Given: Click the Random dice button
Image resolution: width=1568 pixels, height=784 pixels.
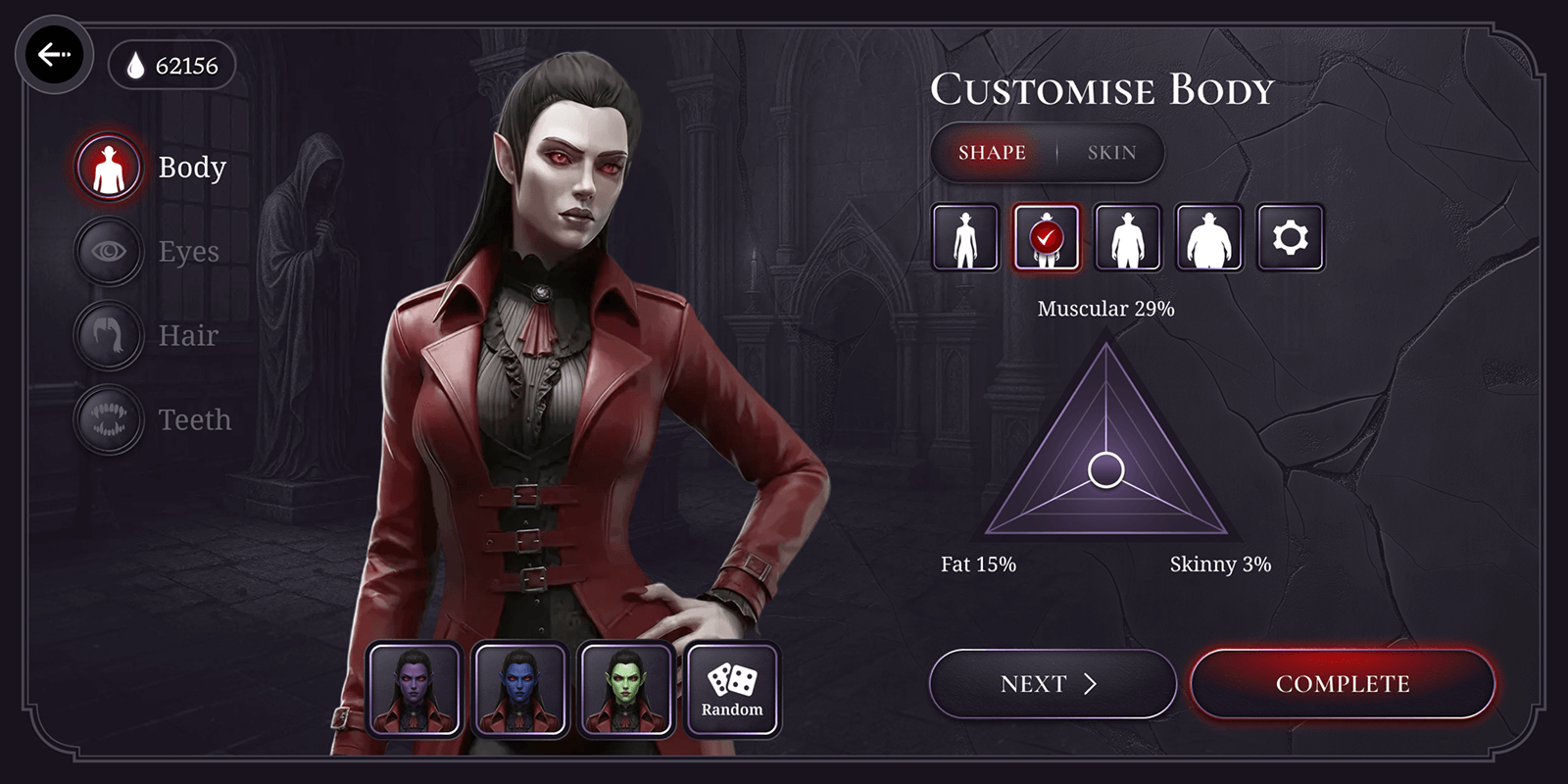Looking at the screenshot, I should [732, 686].
